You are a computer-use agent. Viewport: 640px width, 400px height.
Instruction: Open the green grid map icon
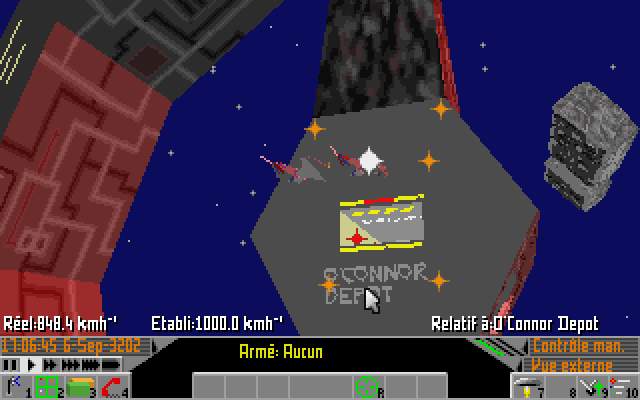click(47, 386)
